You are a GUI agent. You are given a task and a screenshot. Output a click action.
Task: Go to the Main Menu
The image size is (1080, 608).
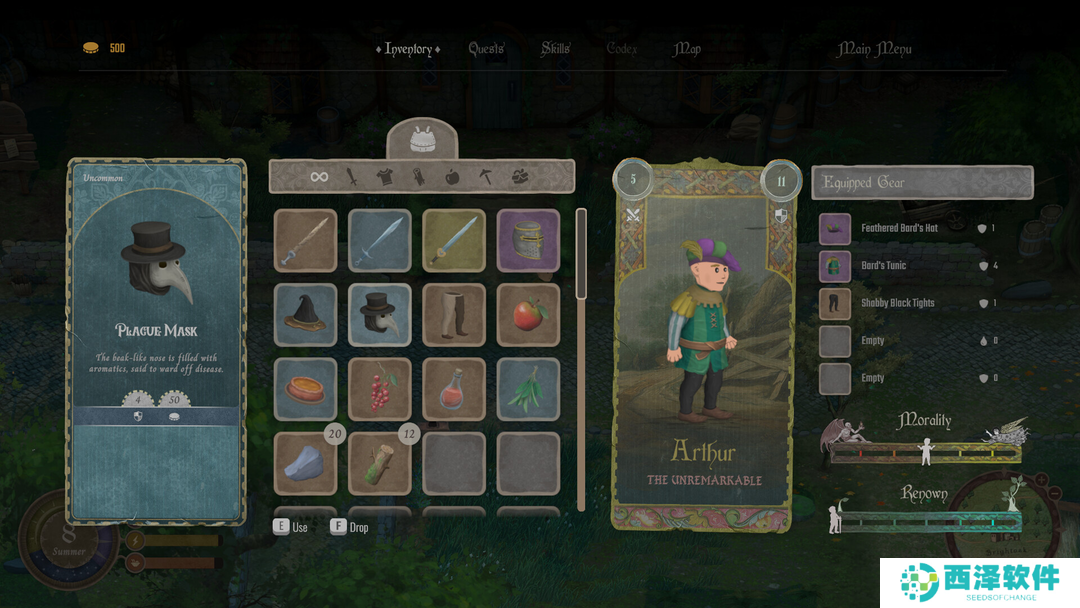click(874, 49)
